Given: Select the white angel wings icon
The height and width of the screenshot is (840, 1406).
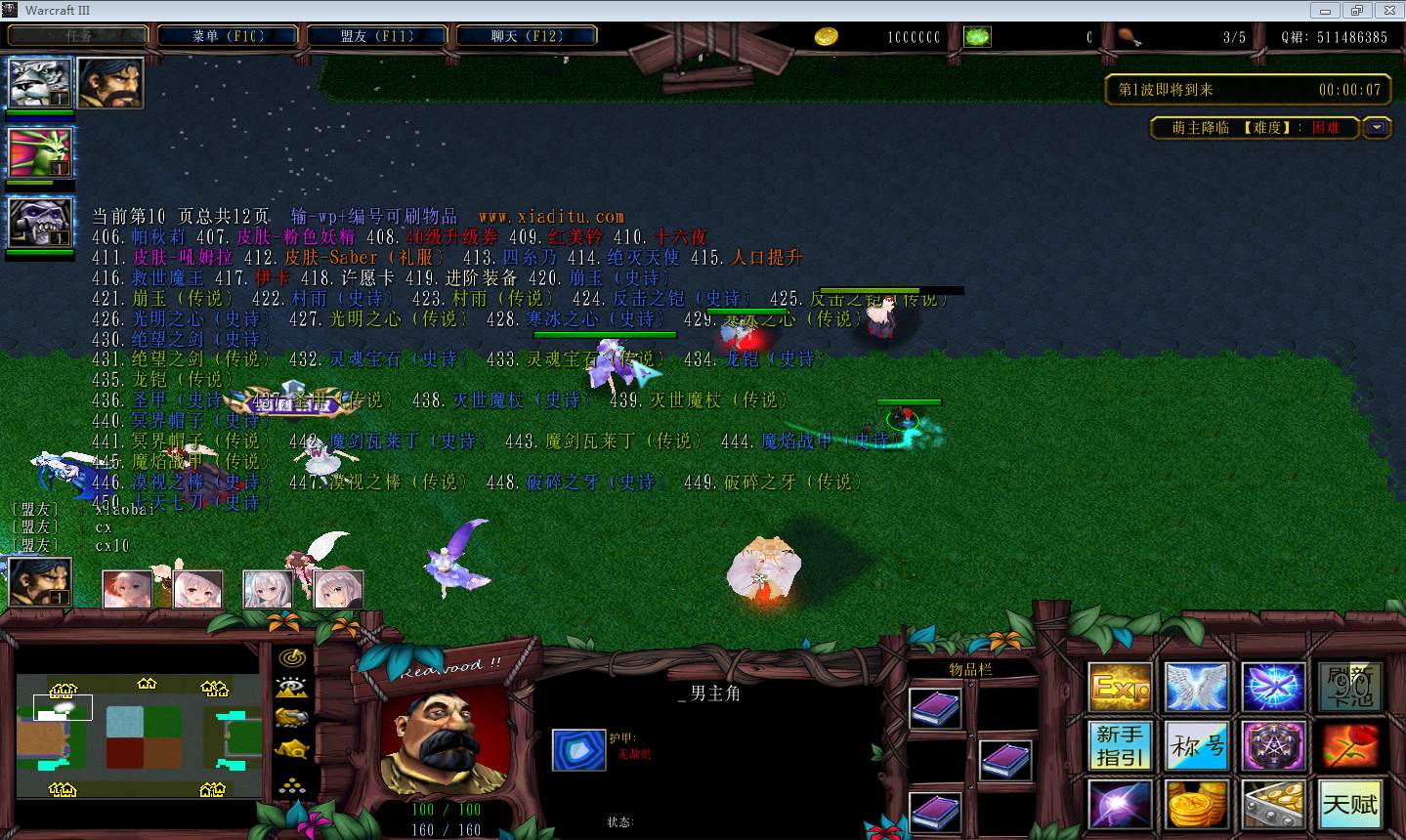Looking at the screenshot, I should coord(1196,687).
